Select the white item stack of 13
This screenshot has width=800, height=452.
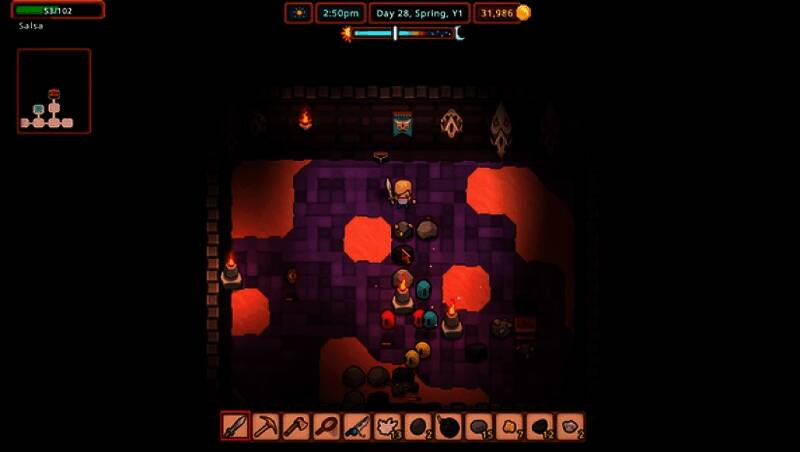387,426
